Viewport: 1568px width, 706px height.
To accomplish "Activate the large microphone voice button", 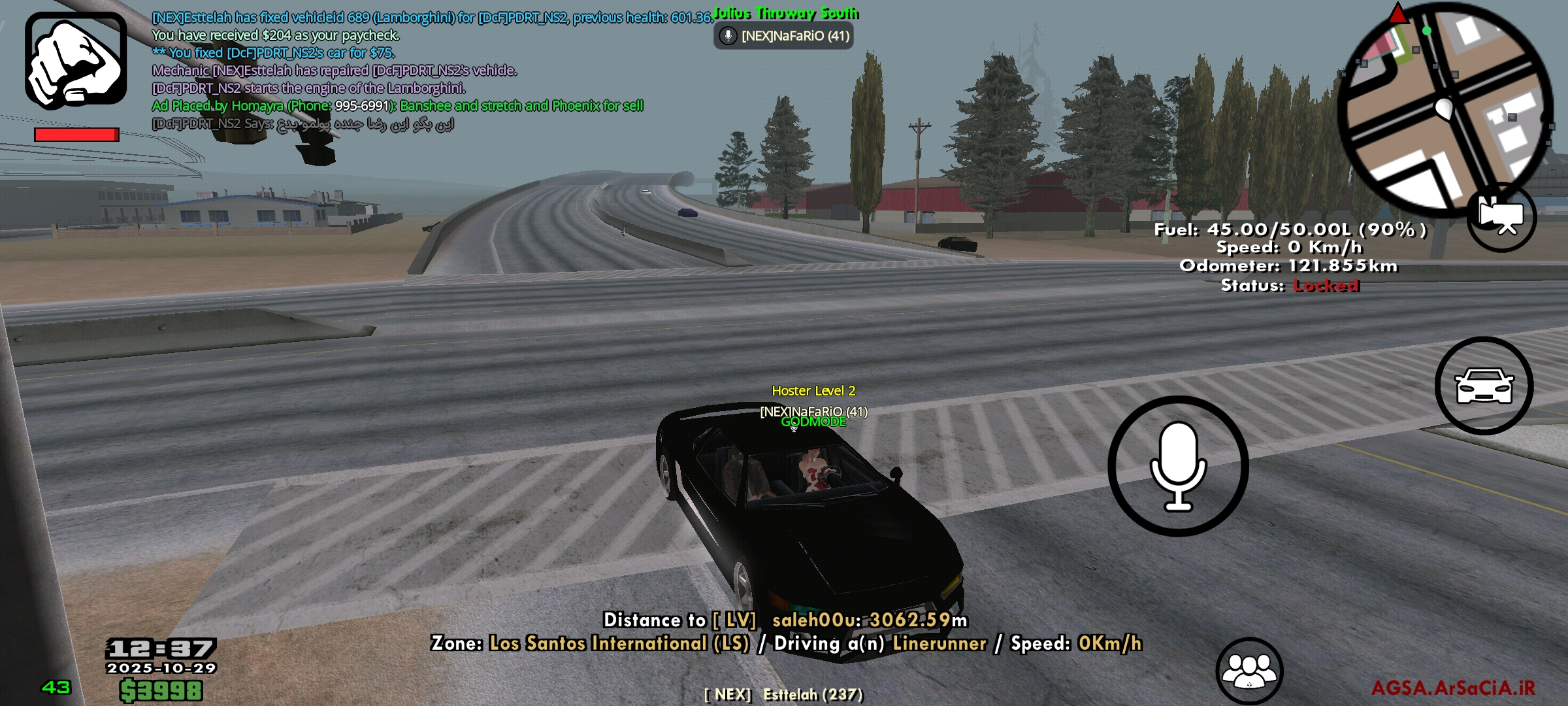I will coord(1178,466).
